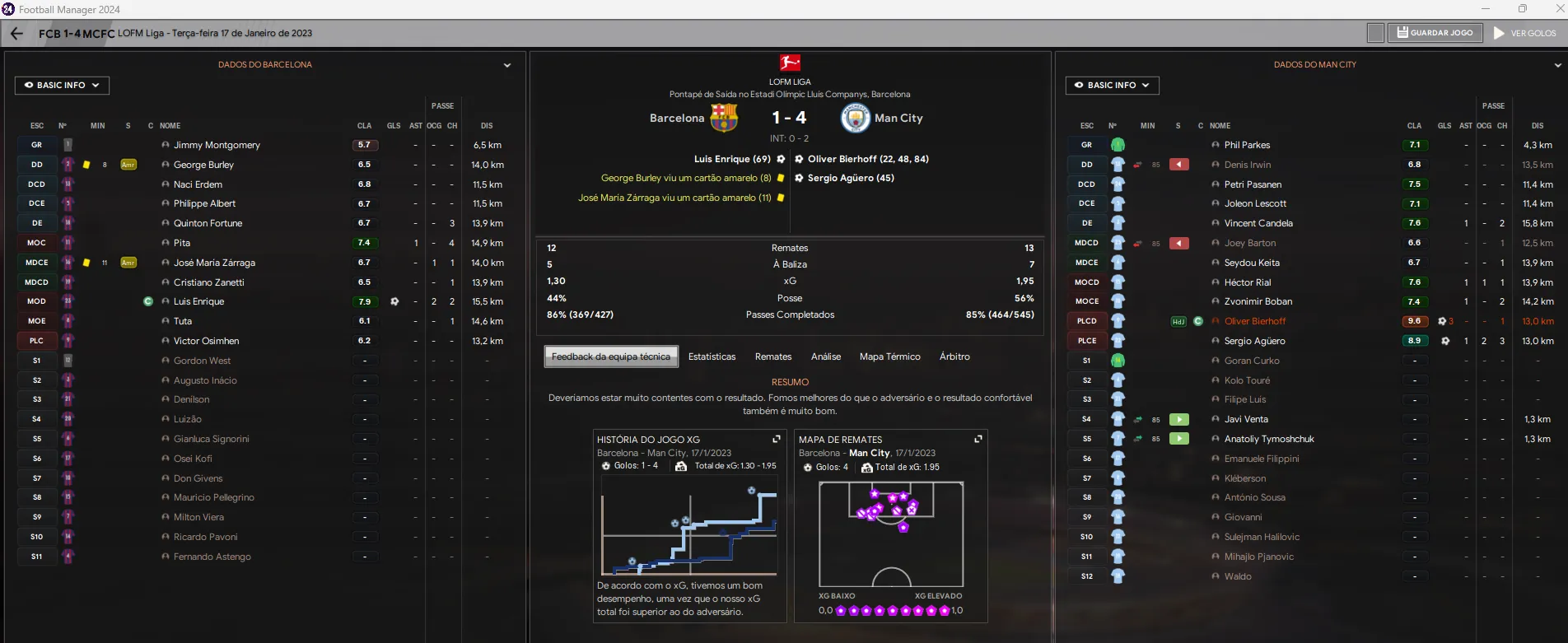Expand the História do Jogo xG panel
This screenshot has height=643, width=1568.
pos(776,440)
